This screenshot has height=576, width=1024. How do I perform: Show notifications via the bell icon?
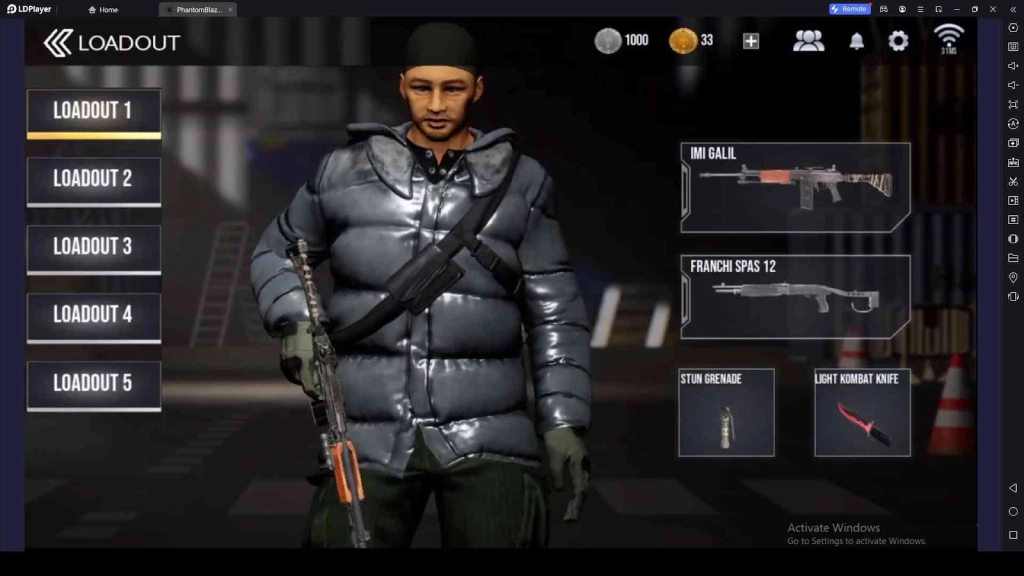coord(857,41)
